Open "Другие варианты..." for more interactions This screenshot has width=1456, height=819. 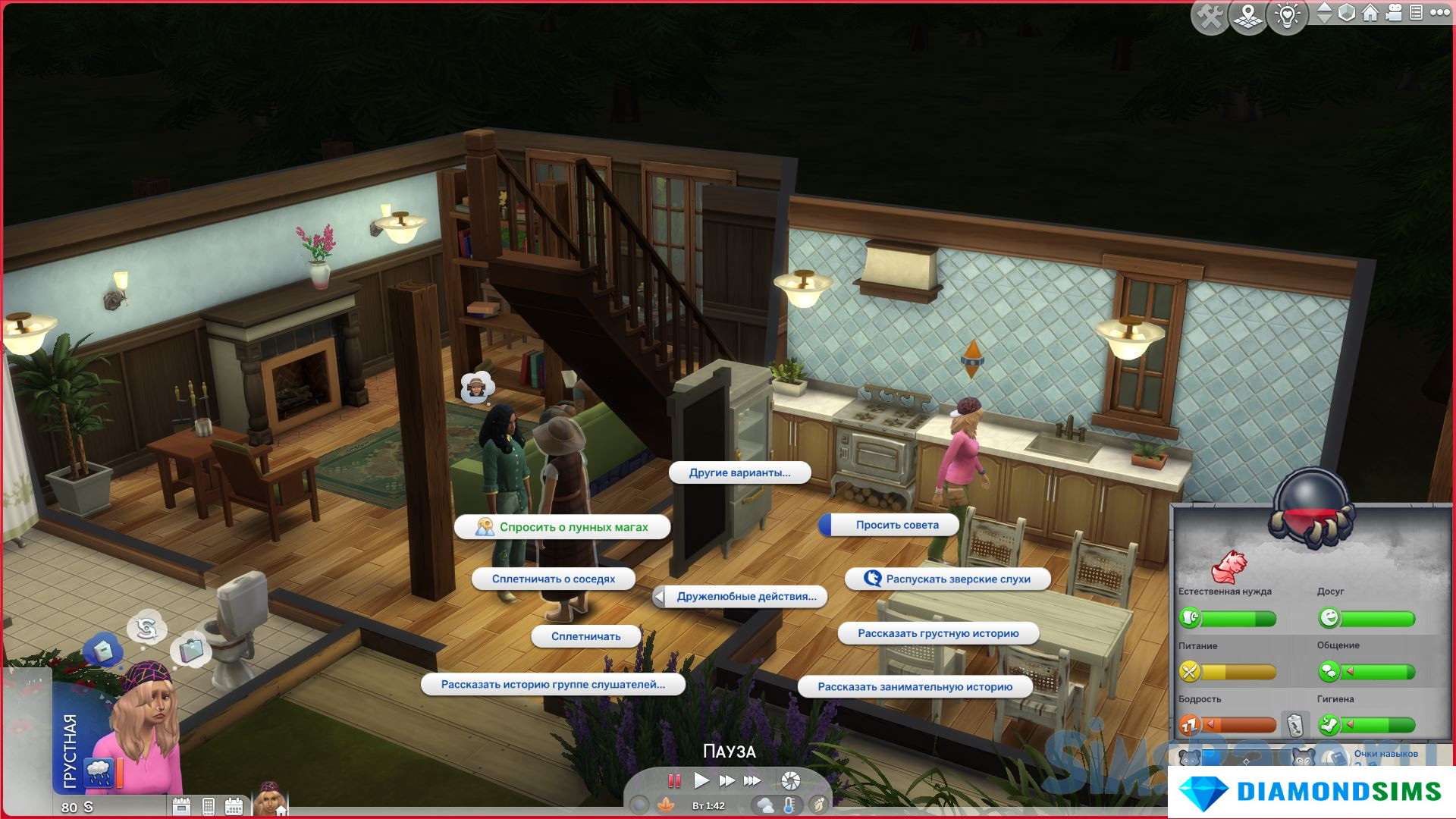pyautogui.click(x=739, y=472)
